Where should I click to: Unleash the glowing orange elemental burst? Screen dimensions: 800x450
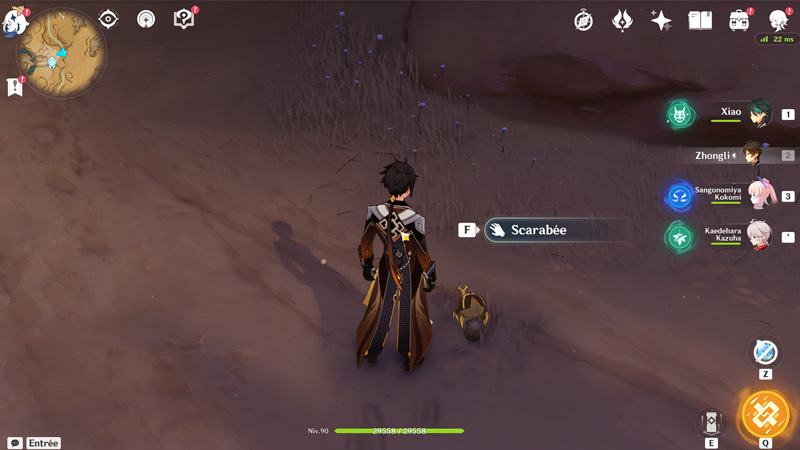[765, 414]
